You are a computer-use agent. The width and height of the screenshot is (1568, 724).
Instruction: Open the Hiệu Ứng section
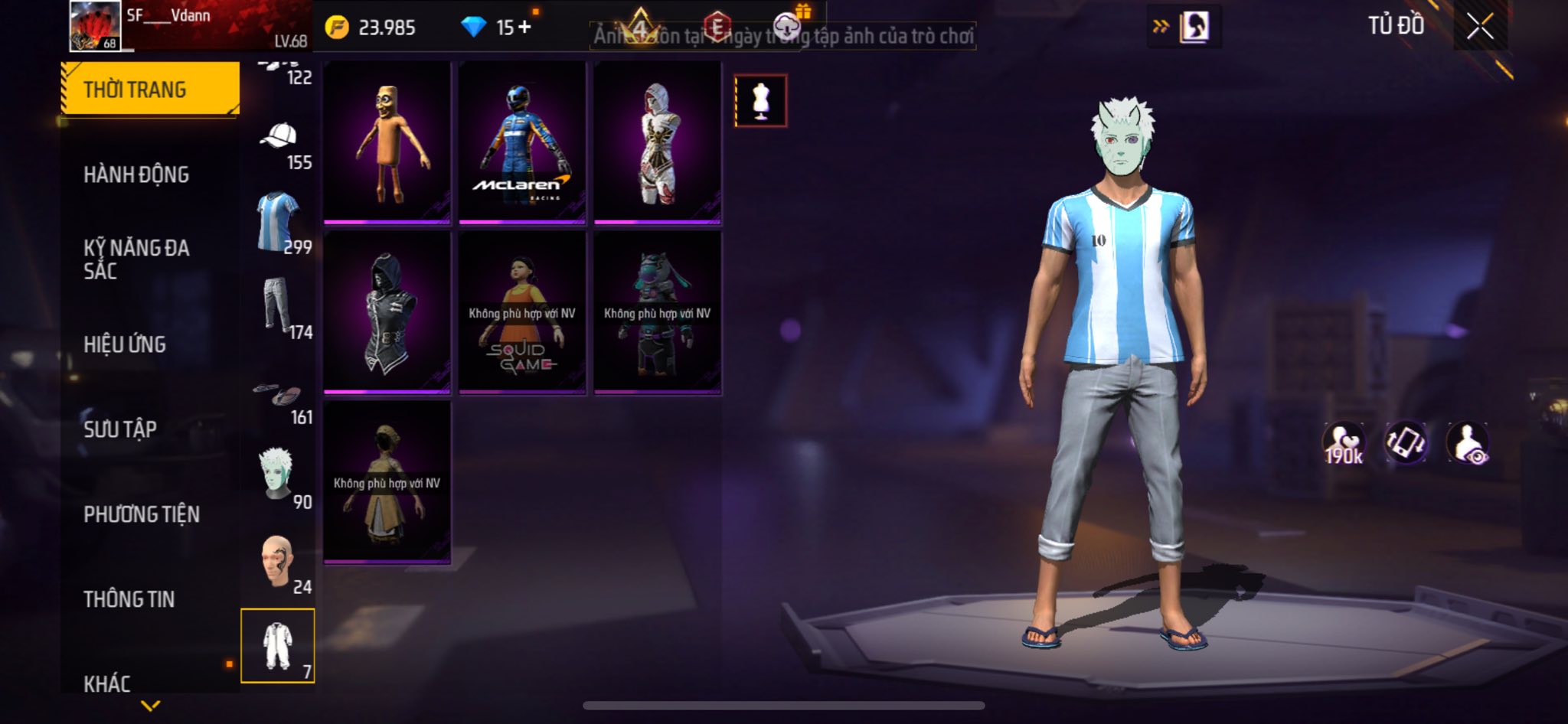point(125,344)
